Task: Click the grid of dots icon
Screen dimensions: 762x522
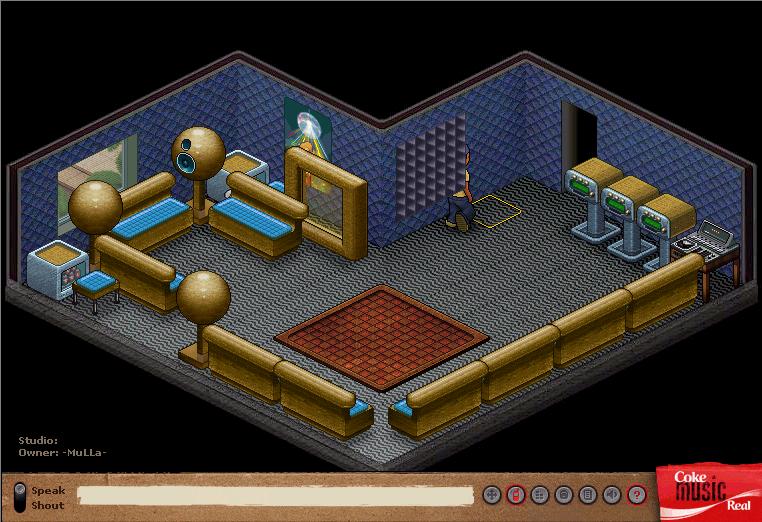Action: pos(539,495)
